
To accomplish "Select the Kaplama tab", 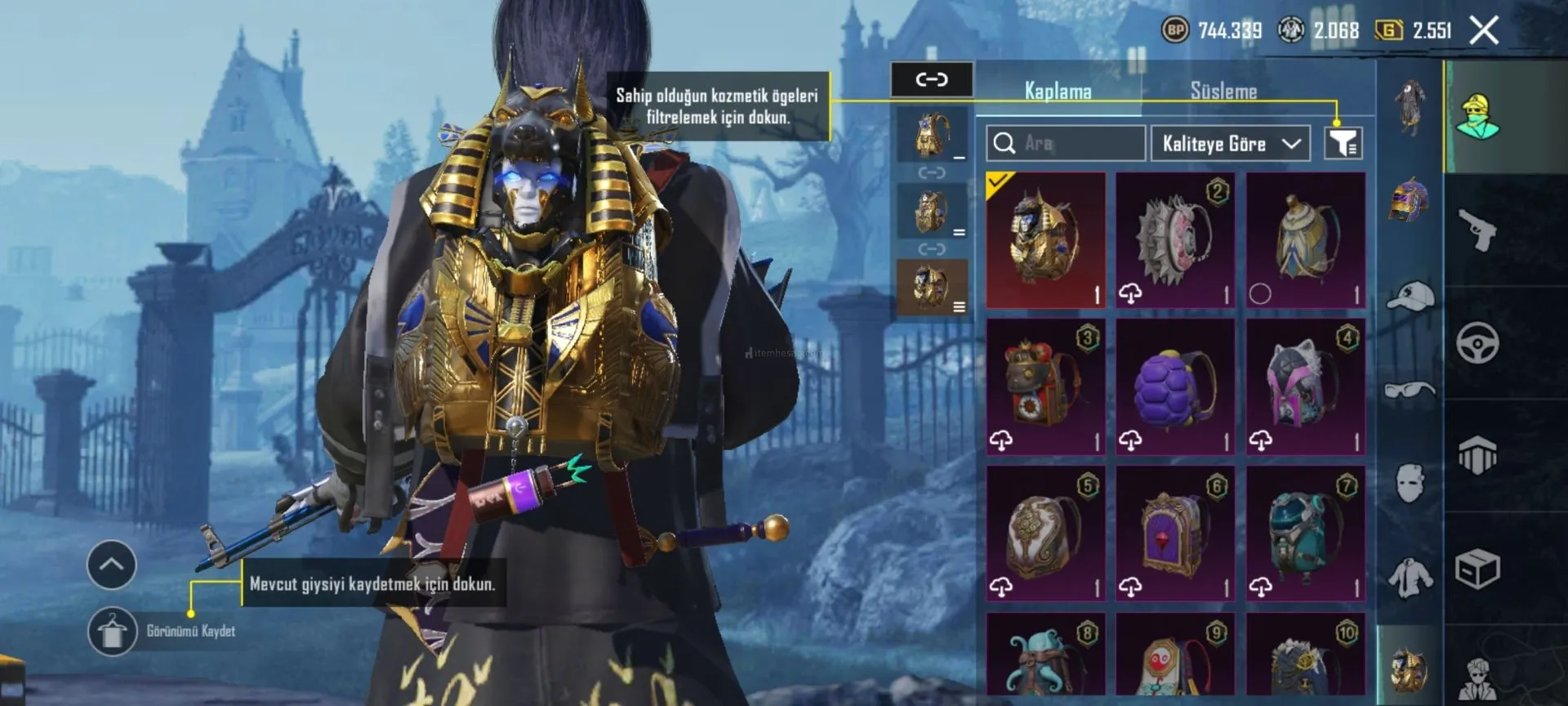I will coord(1058,91).
